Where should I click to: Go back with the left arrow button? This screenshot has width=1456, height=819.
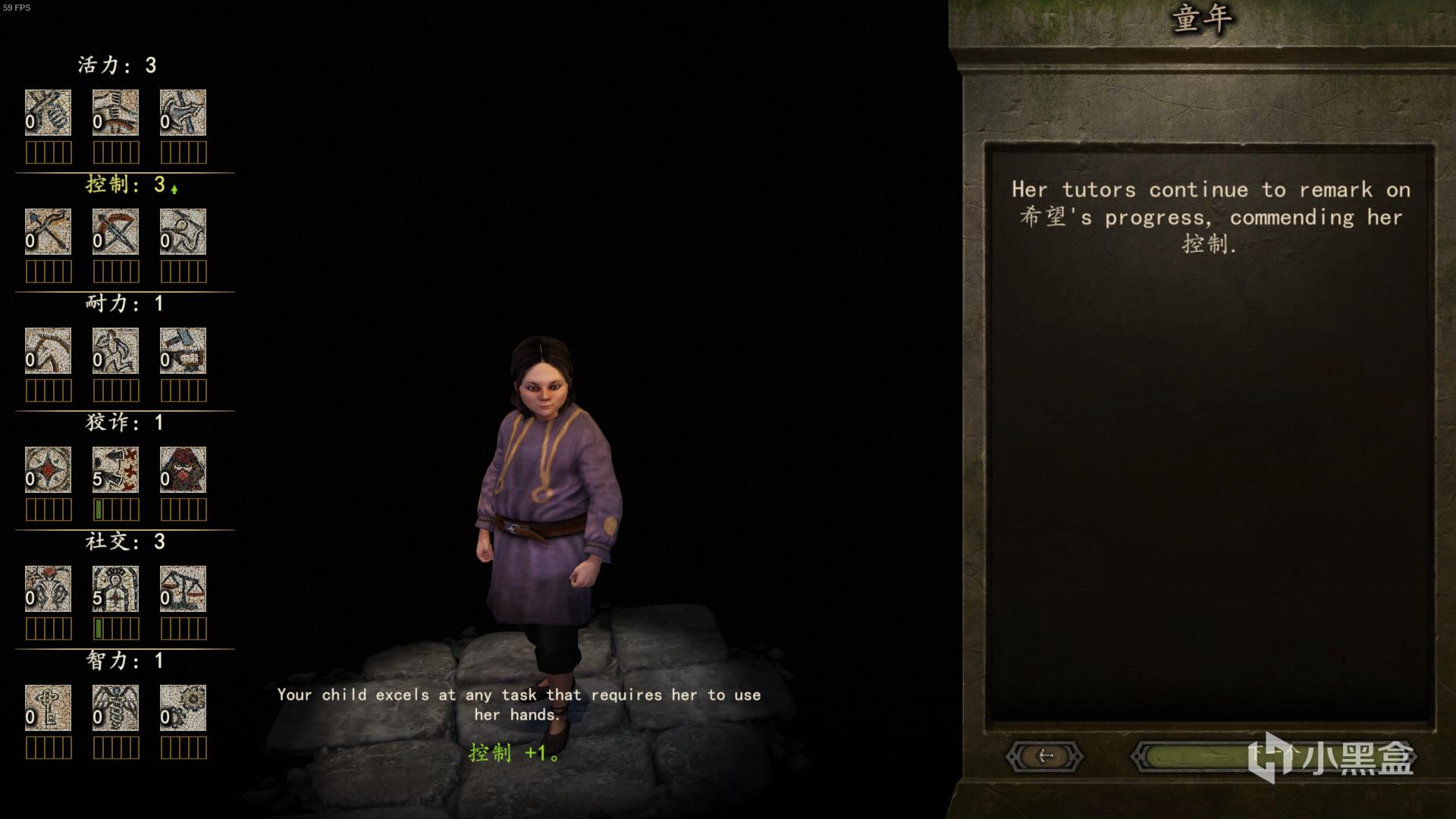tap(1044, 756)
